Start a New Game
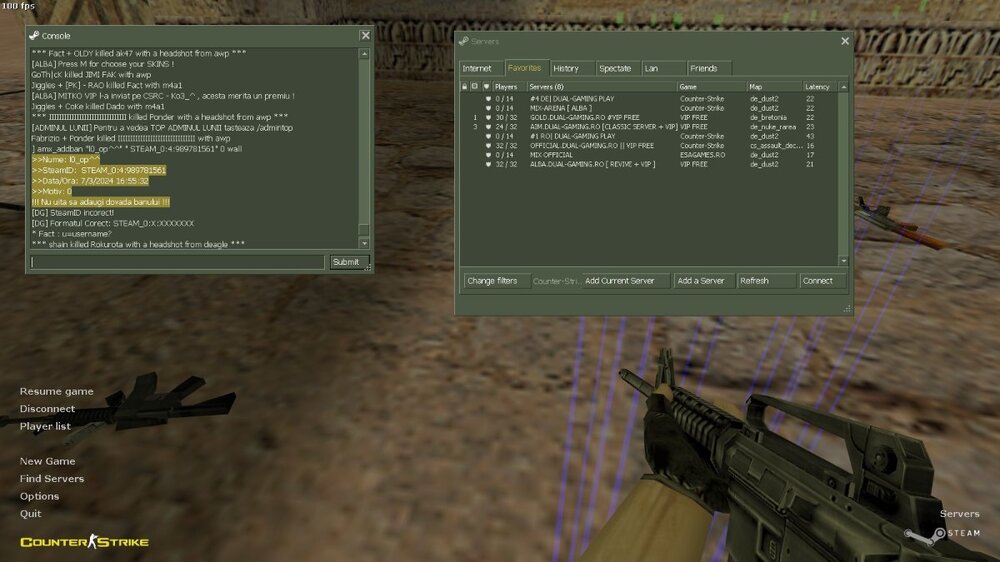Image resolution: width=1000 pixels, height=562 pixels. pyautogui.click(x=47, y=461)
